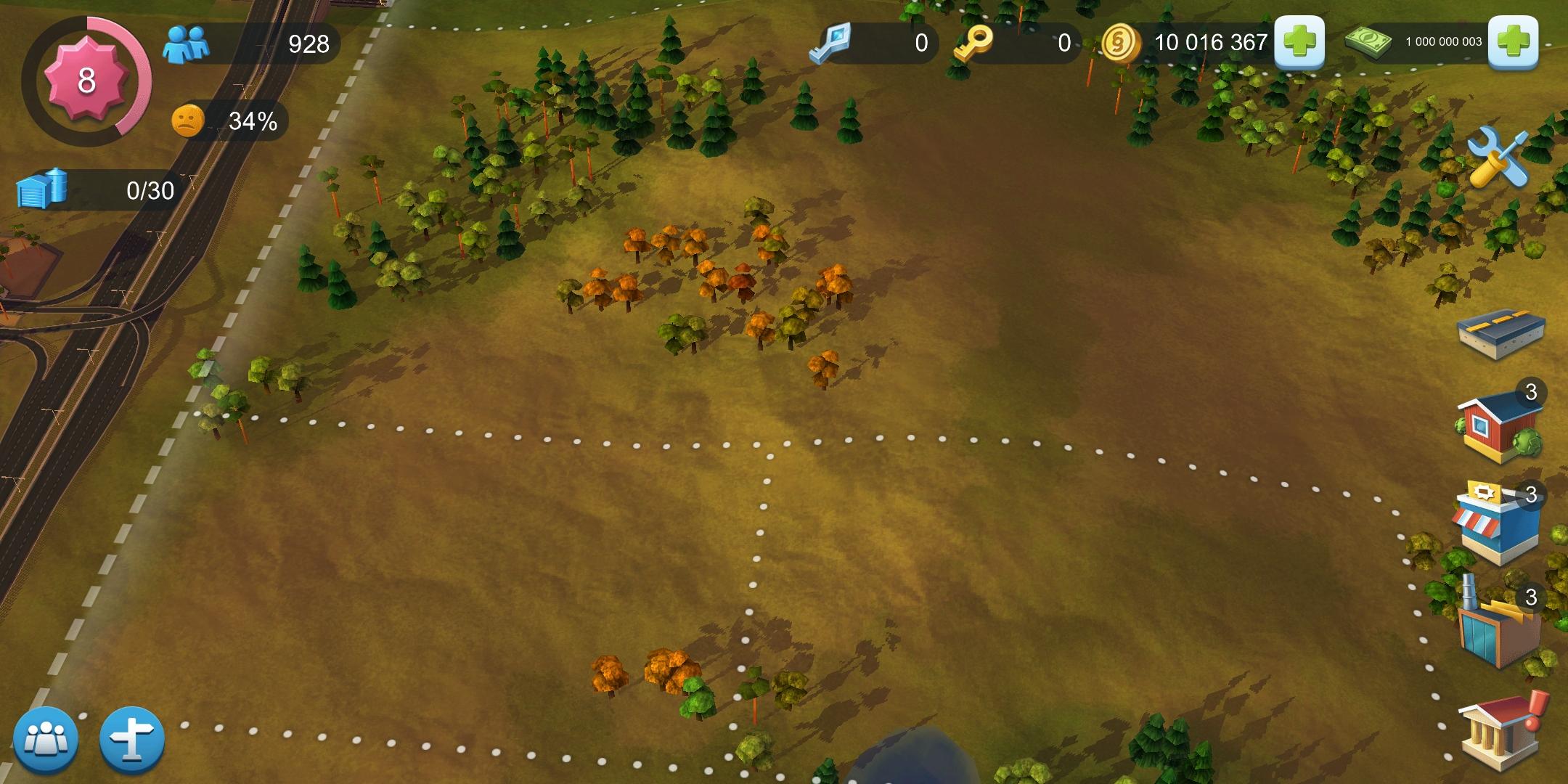
Task: Check the 34% happiness face
Action: [188, 121]
